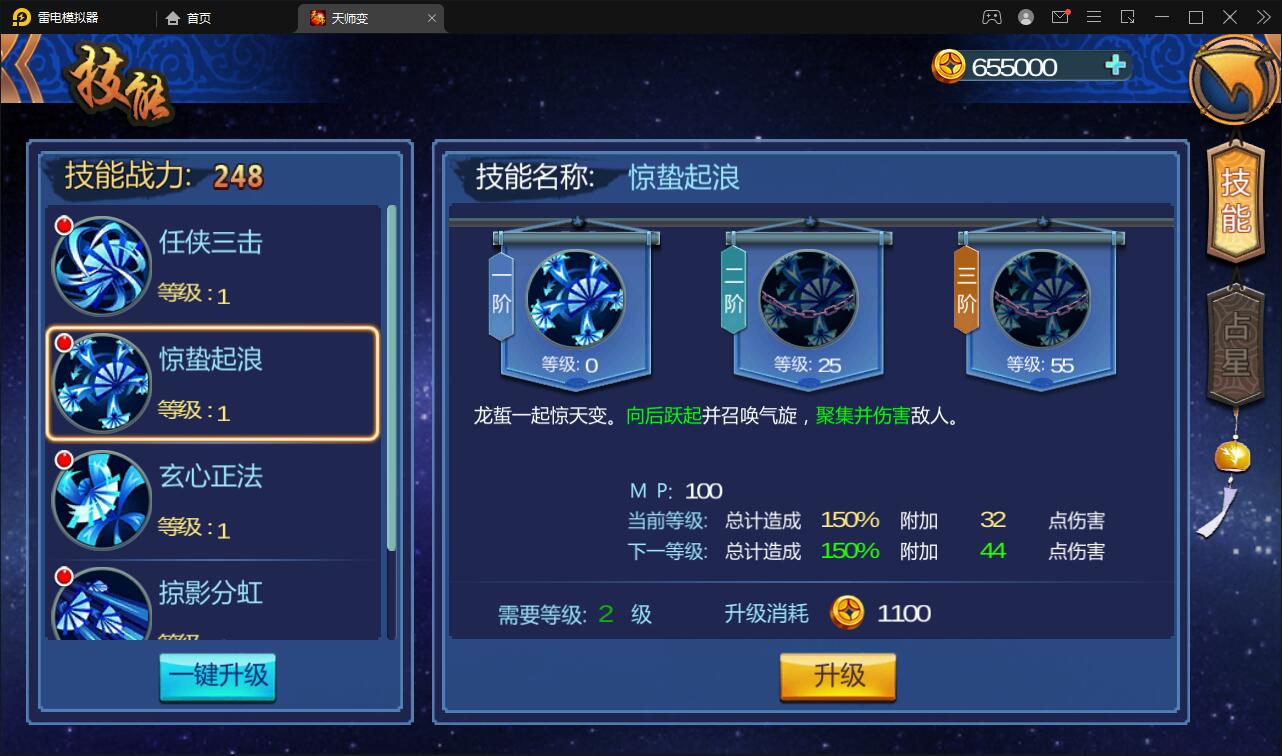Select the 任侠三击 skill icon

tap(101, 265)
